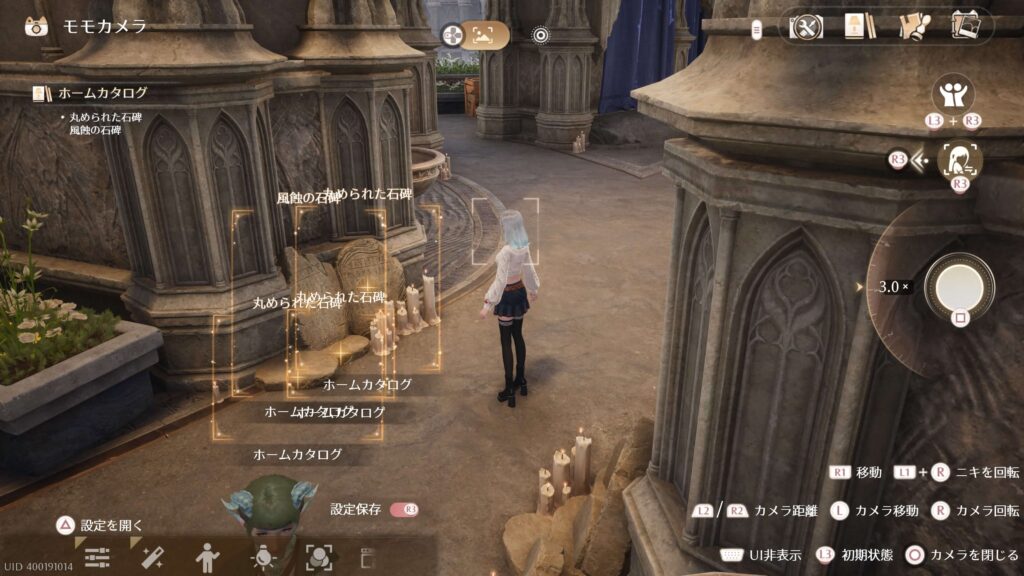Open the light bulb lighting tool
The width and height of the screenshot is (1024, 576).
pyautogui.click(x=264, y=558)
